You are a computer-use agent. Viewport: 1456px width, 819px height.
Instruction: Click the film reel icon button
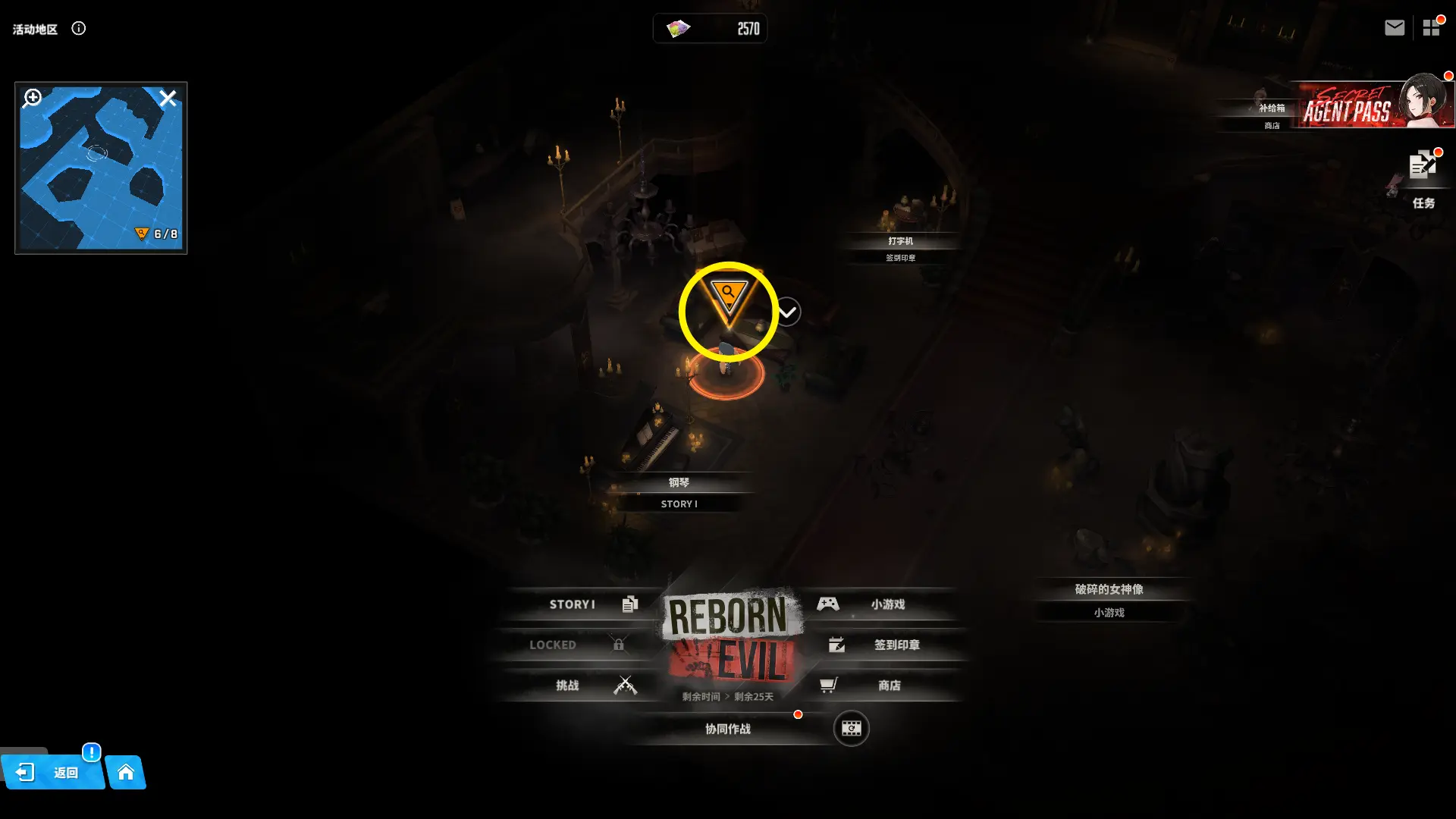coord(851,729)
